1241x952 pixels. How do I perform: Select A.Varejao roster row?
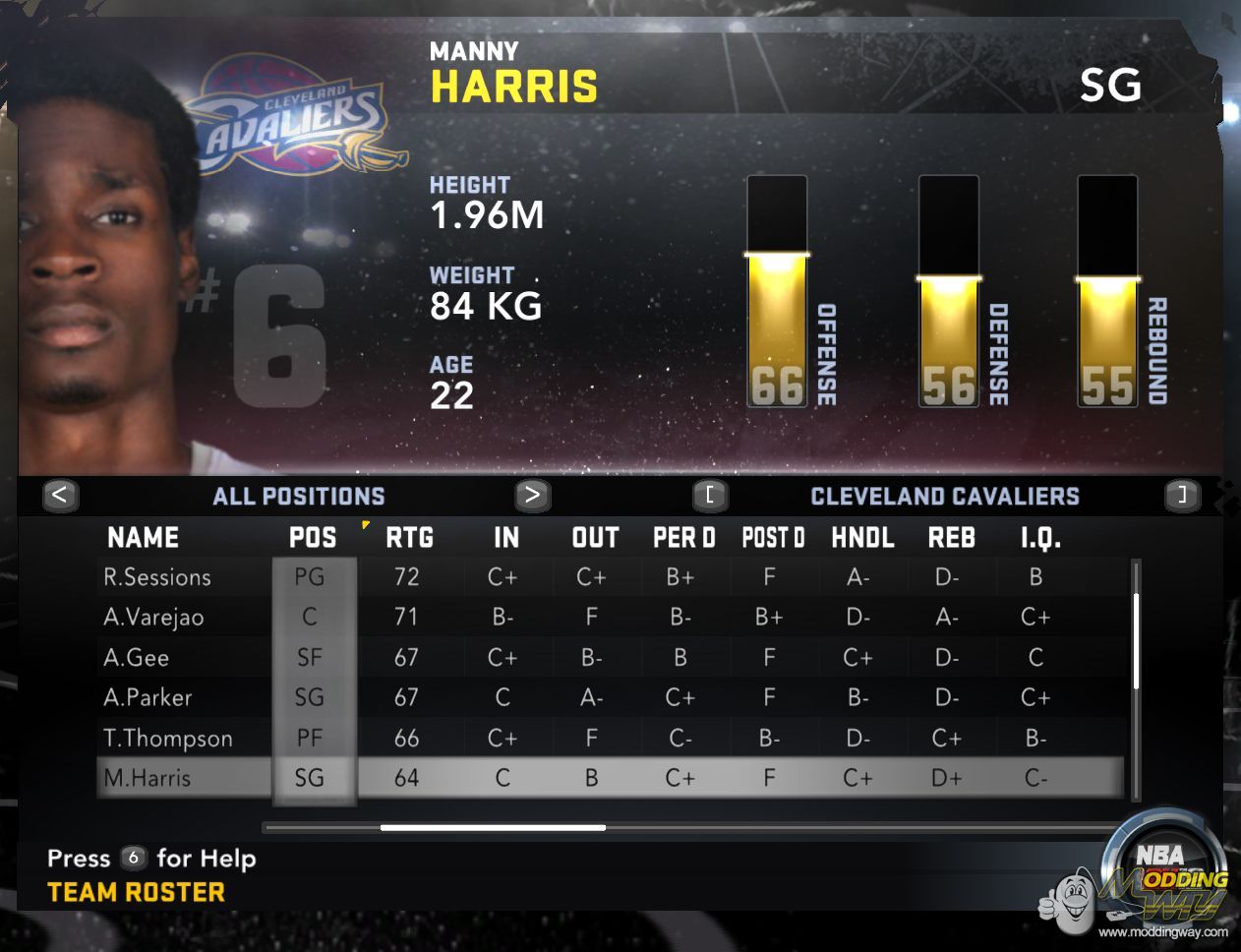click(153, 618)
